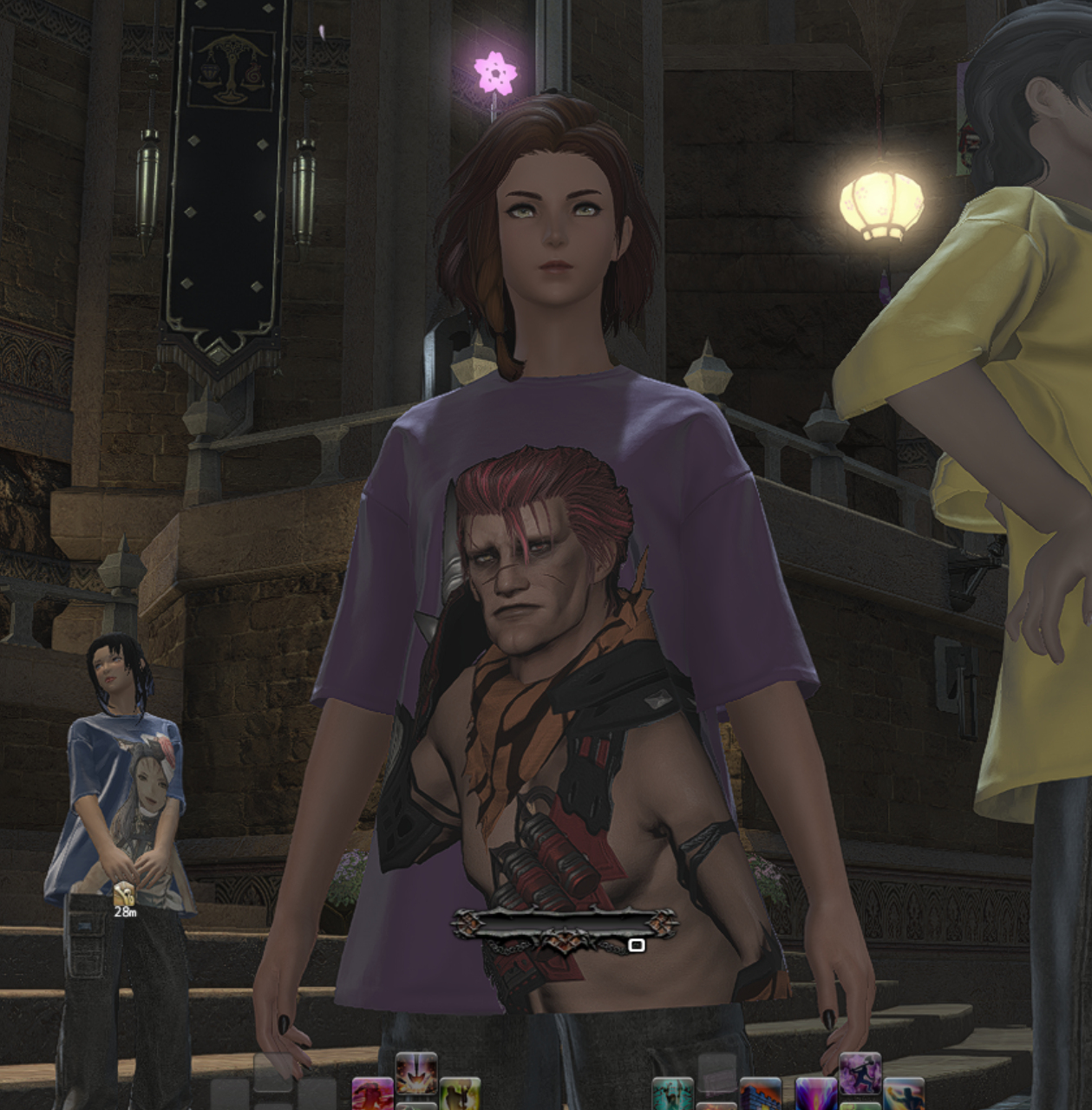The image size is (1092, 1110).
Task: Click the blue figure with golden burst ability
Action: click(904, 1094)
